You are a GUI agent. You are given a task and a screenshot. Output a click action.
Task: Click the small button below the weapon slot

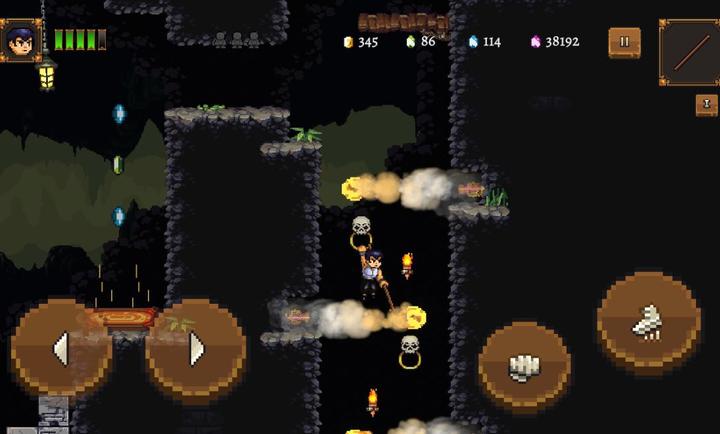click(706, 105)
